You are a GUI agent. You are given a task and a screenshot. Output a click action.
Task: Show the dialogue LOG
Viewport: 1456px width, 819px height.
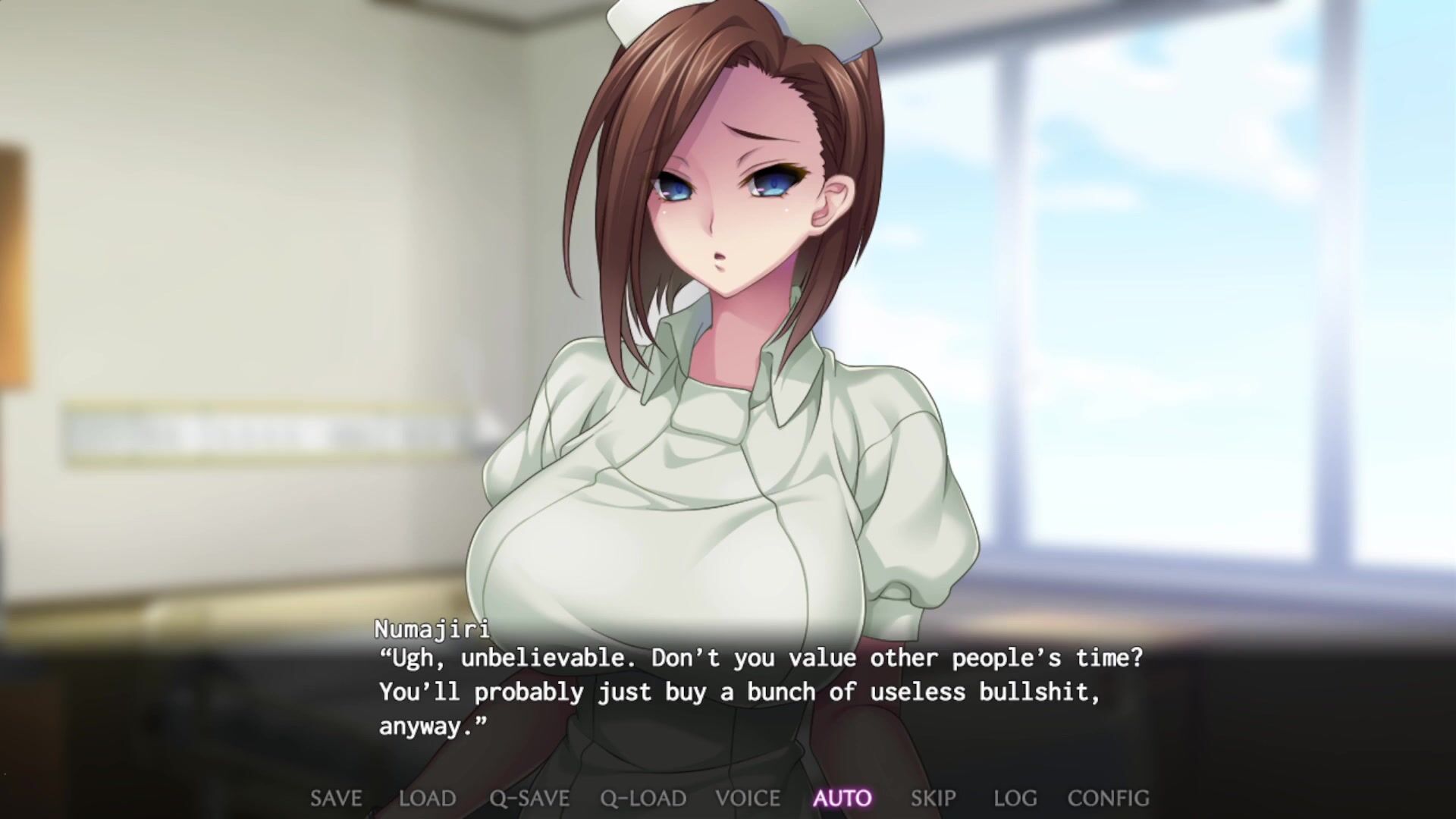(1015, 799)
